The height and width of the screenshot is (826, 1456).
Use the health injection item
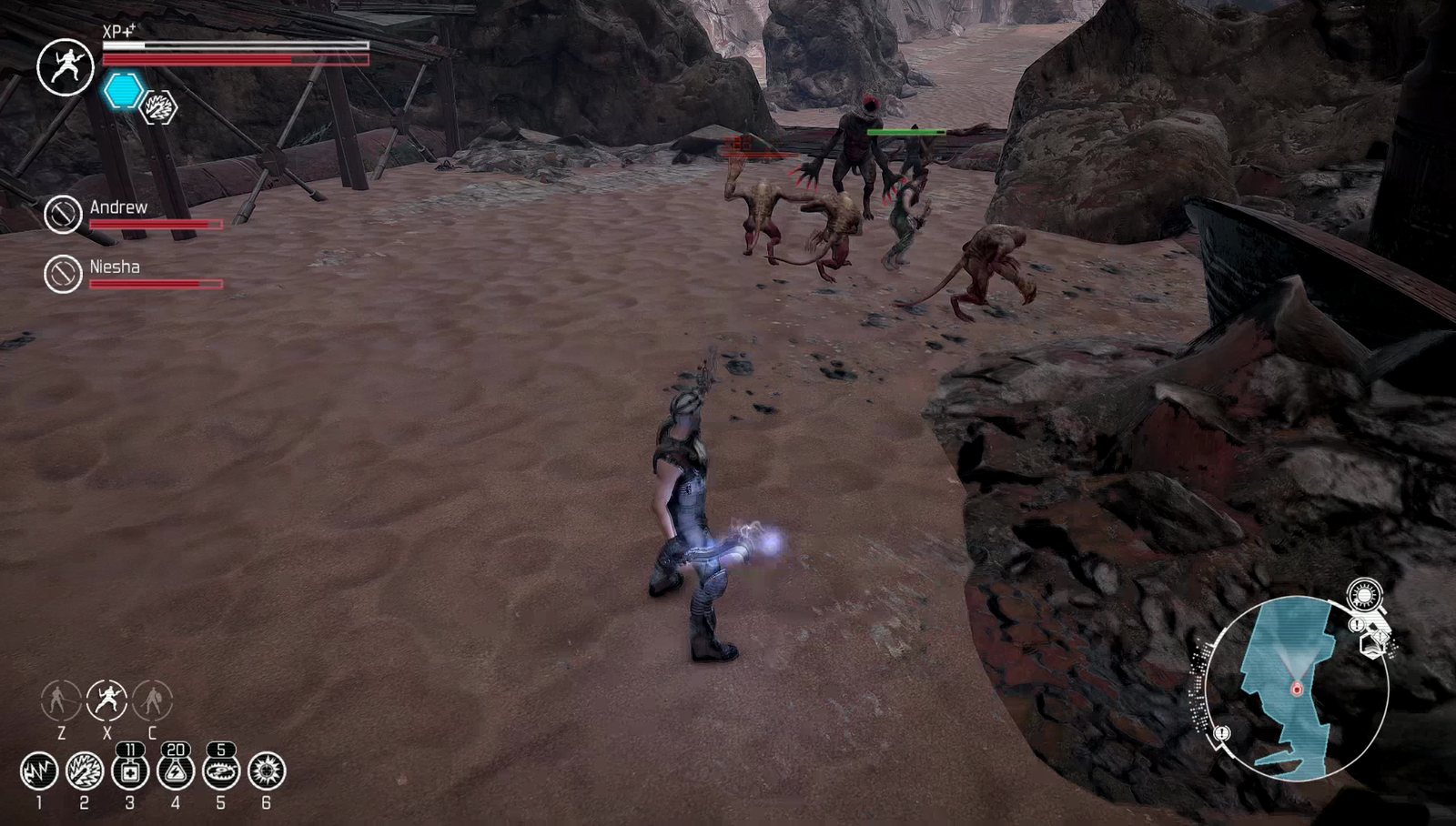coord(130,771)
